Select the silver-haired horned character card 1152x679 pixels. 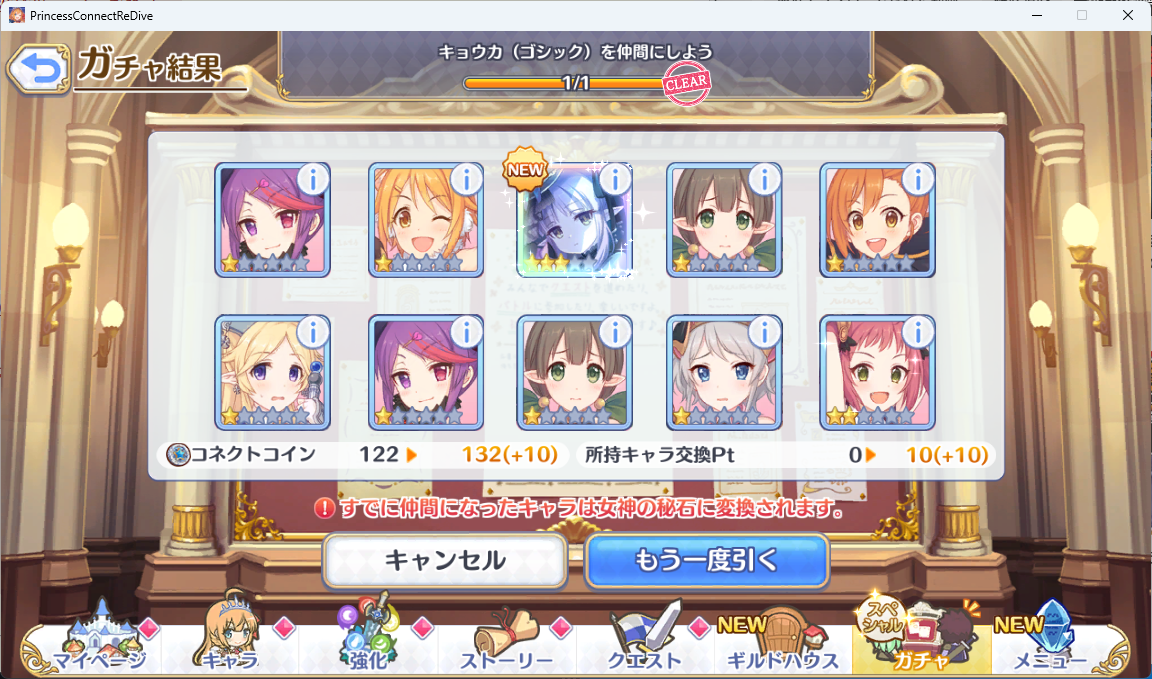724,373
